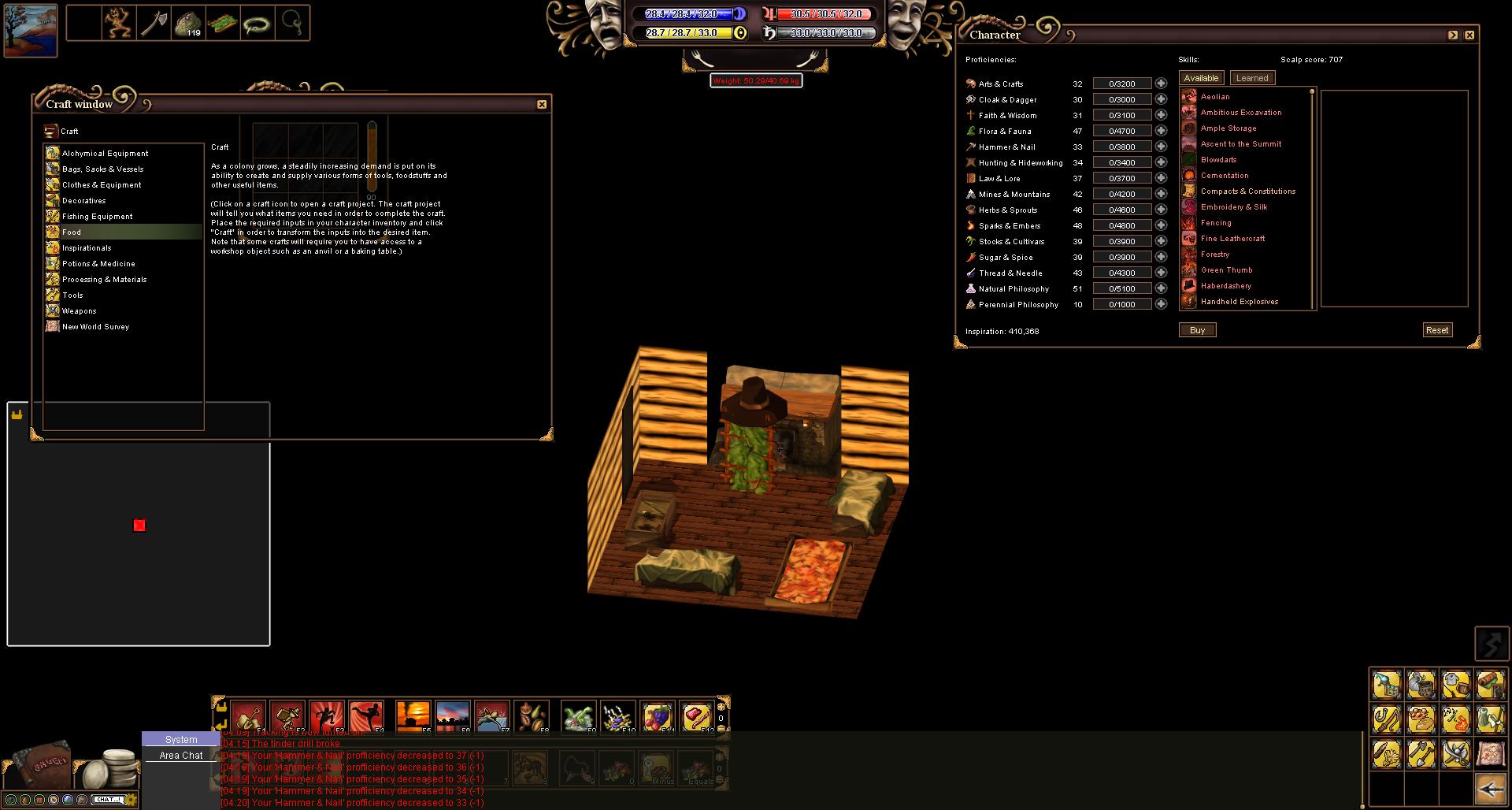Switch to the Area Chat tab
The image size is (1512, 810).
[x=181, y=755]
